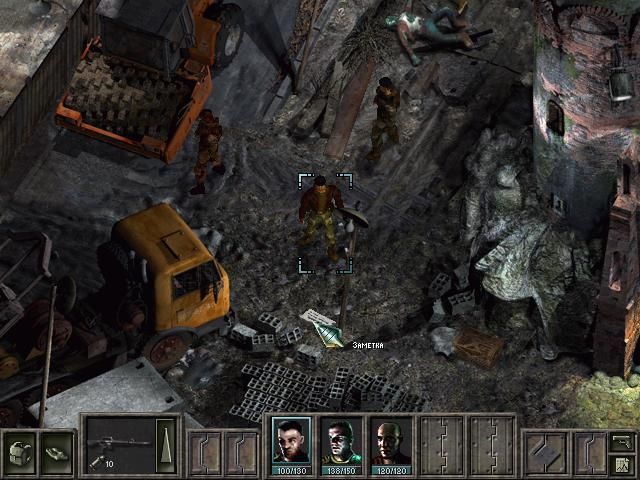Select the squad member with 100/130 health
Screen dimensions: 640x480
point(292,441)
